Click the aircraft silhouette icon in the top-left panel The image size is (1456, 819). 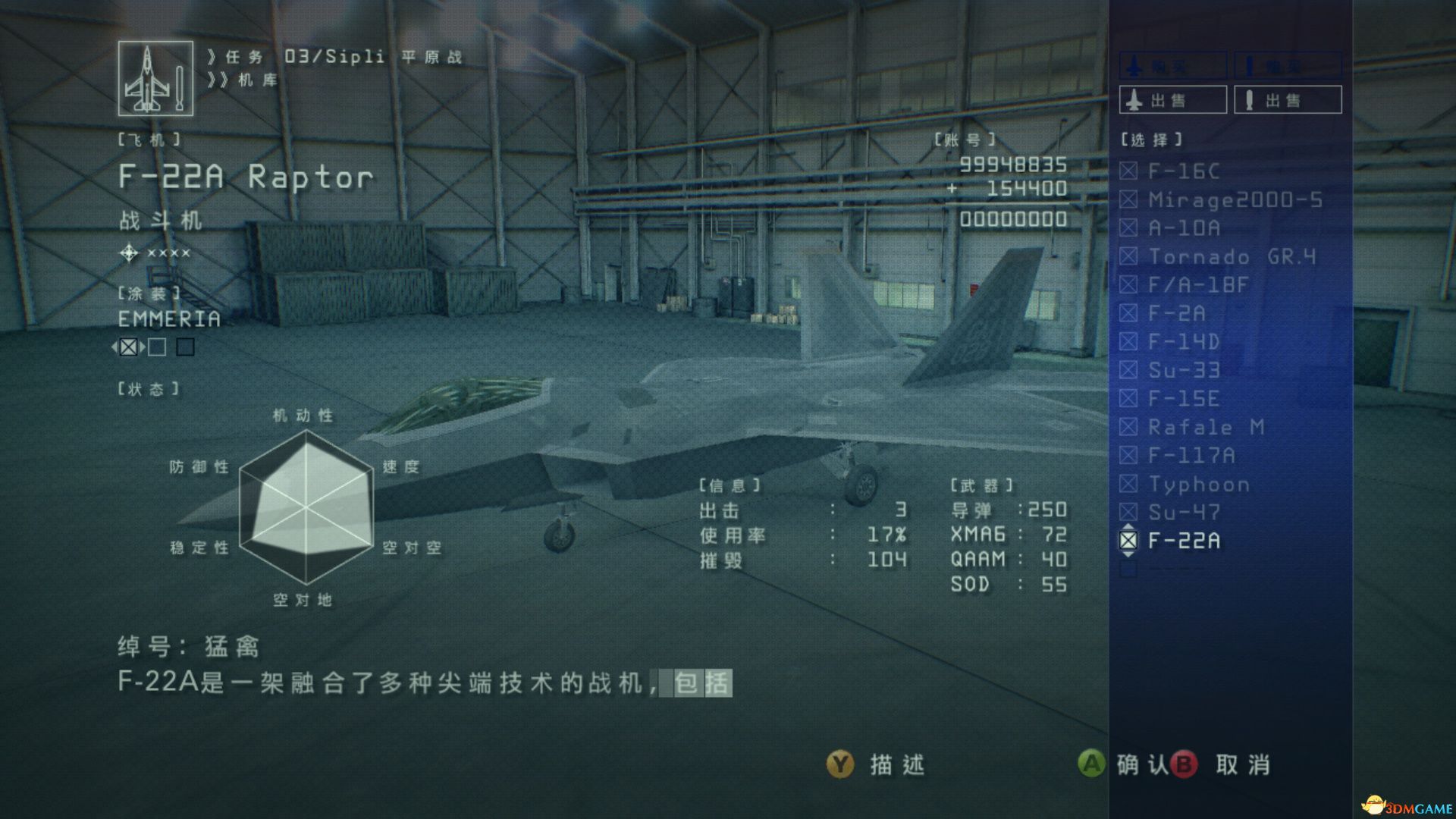148,80
